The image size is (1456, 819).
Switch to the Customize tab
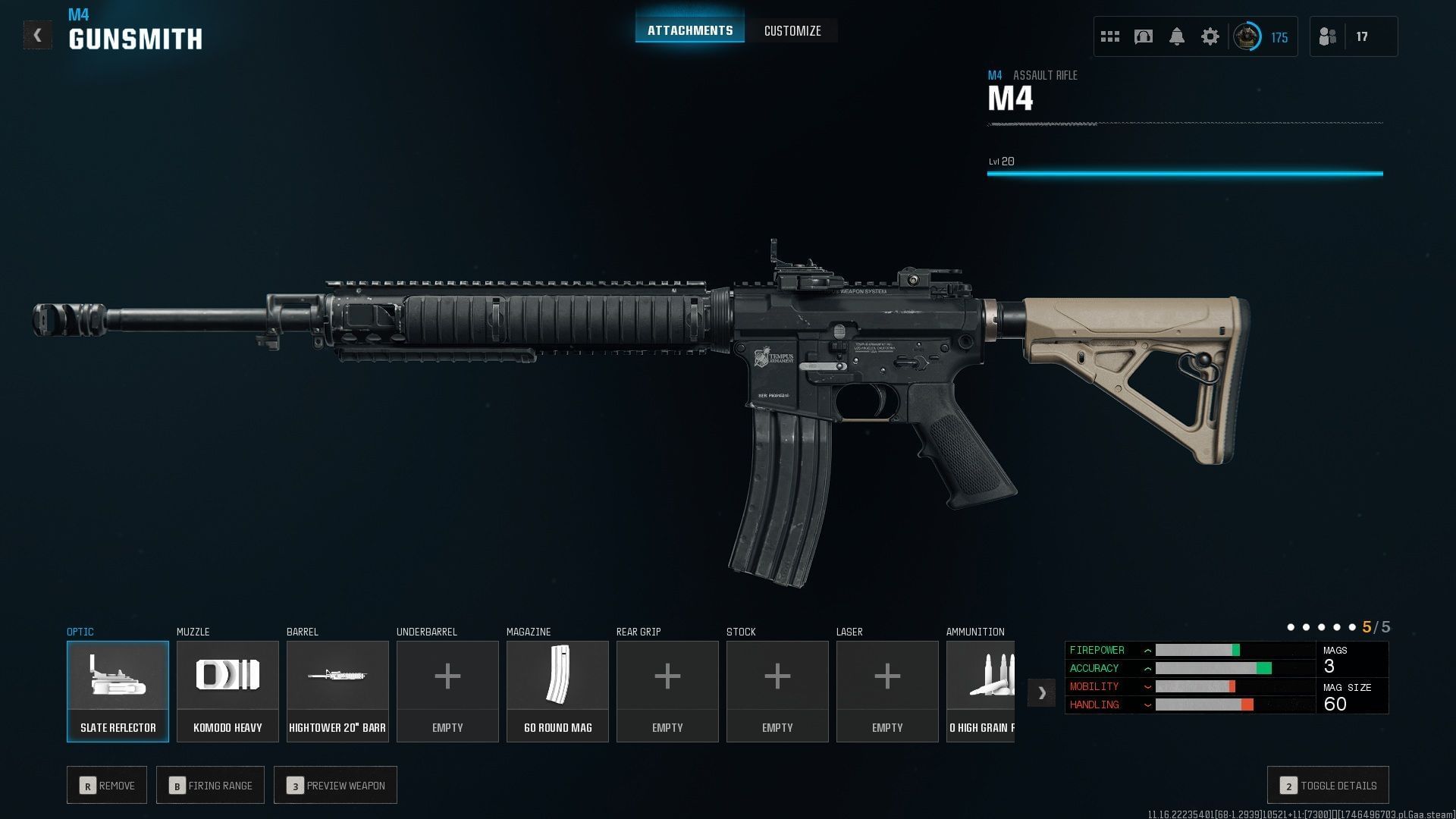792,31
